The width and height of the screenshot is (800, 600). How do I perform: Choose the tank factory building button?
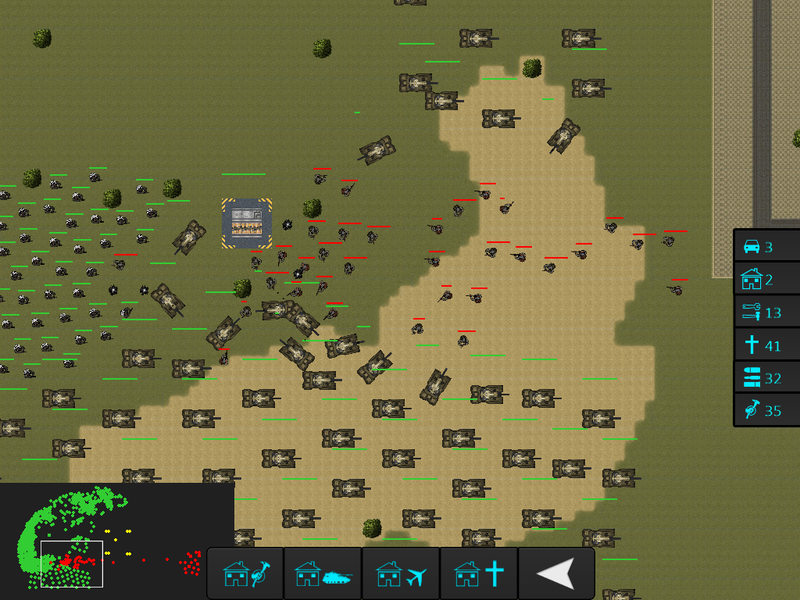(x=323, y=574)
